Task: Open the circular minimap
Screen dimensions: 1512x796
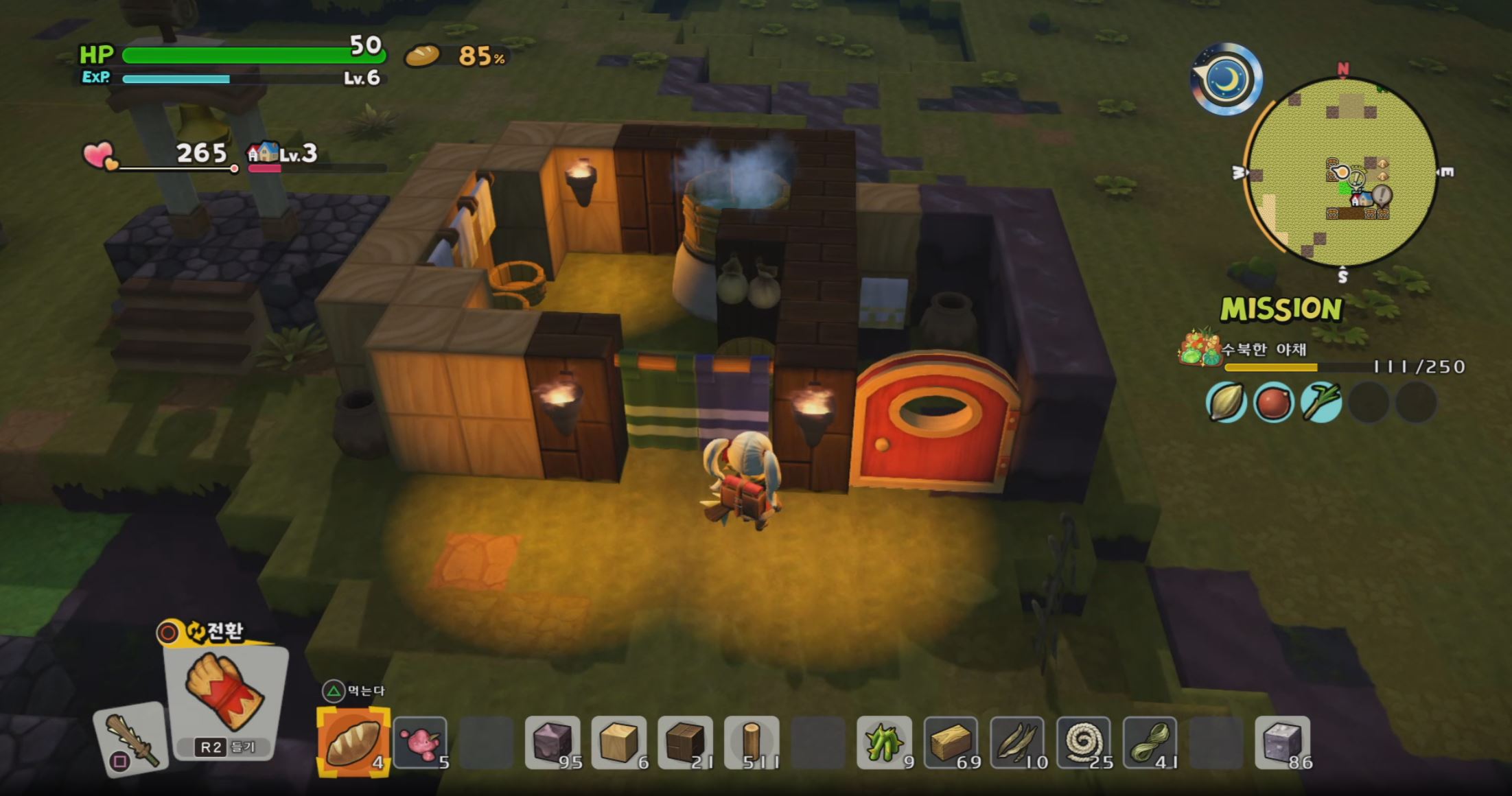Action: coord(1342,173)
